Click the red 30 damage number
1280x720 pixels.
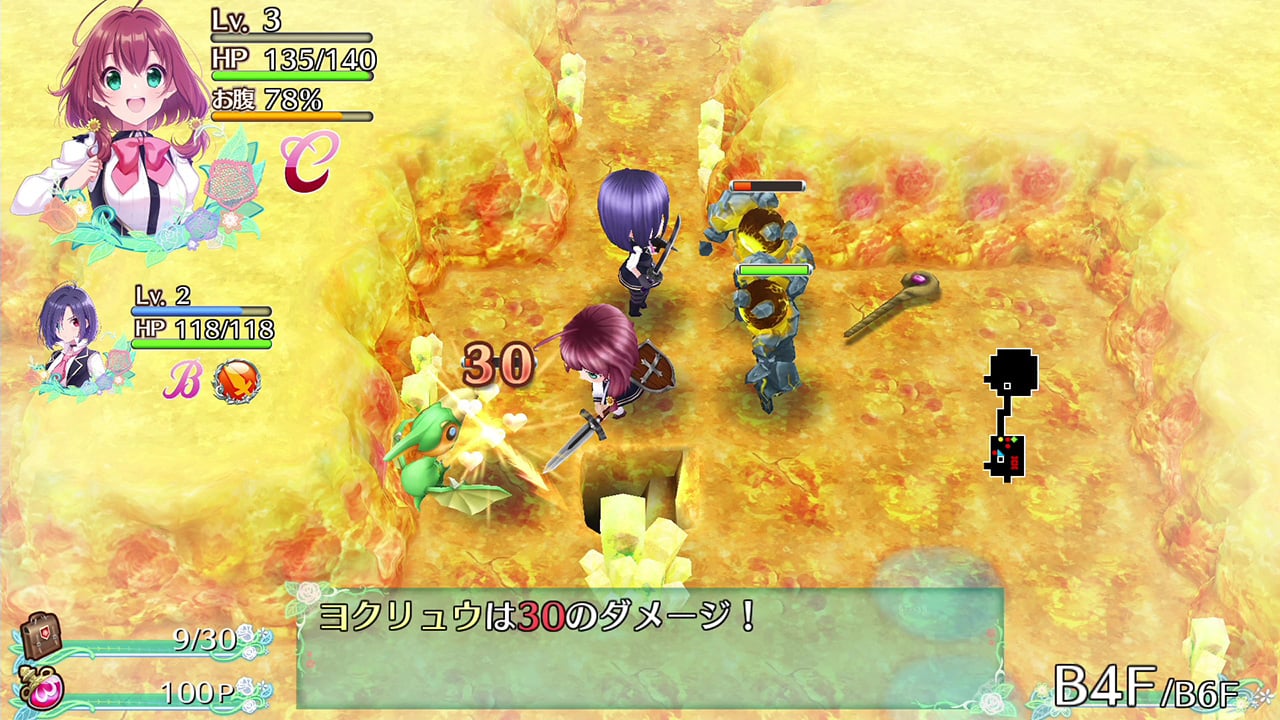[497, 362]
